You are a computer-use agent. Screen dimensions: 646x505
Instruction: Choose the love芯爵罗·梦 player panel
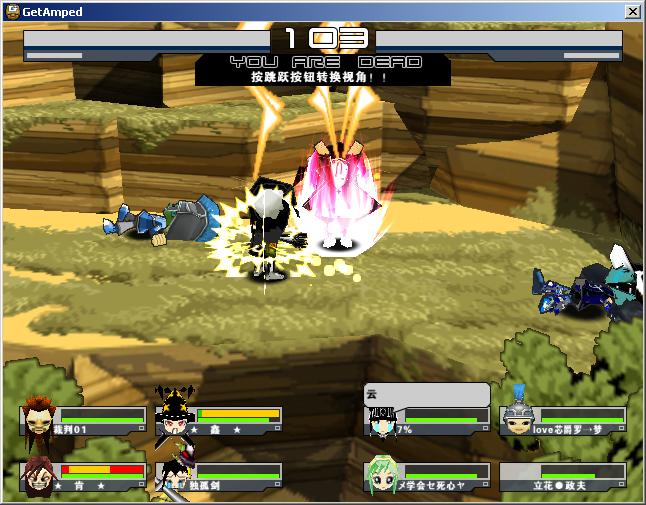563,420
